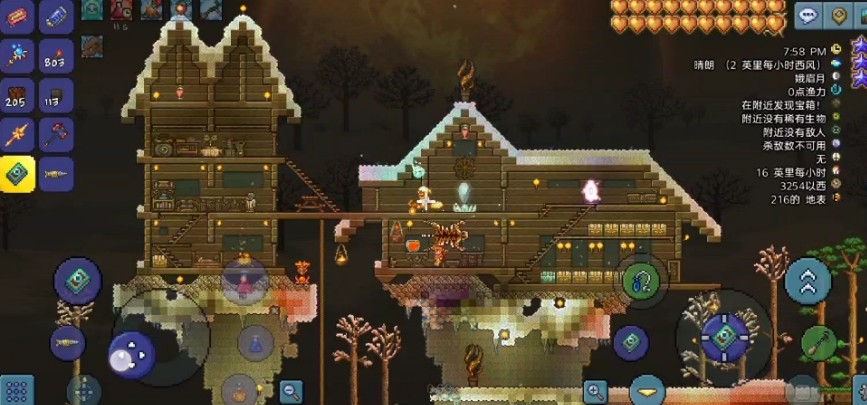Open the chat speech bubble
867x405 pixels.
[x=808, y=15]
